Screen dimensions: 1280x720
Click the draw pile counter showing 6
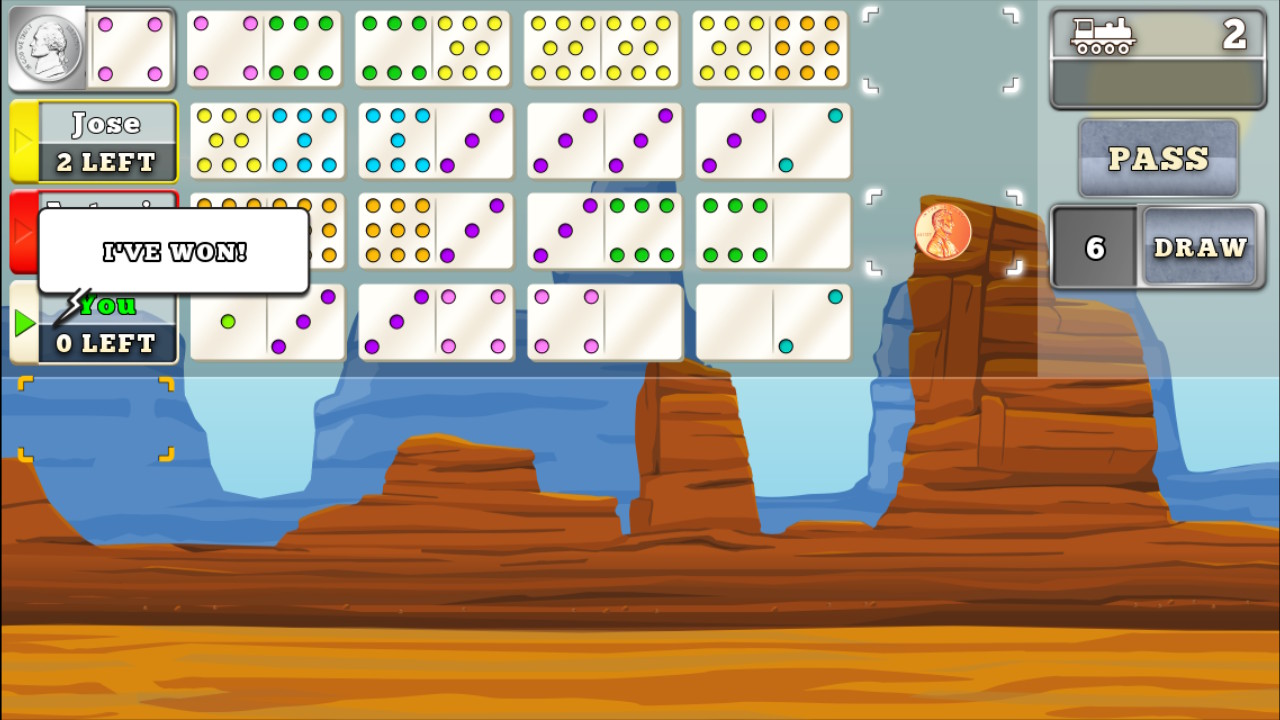(1096, 248)
